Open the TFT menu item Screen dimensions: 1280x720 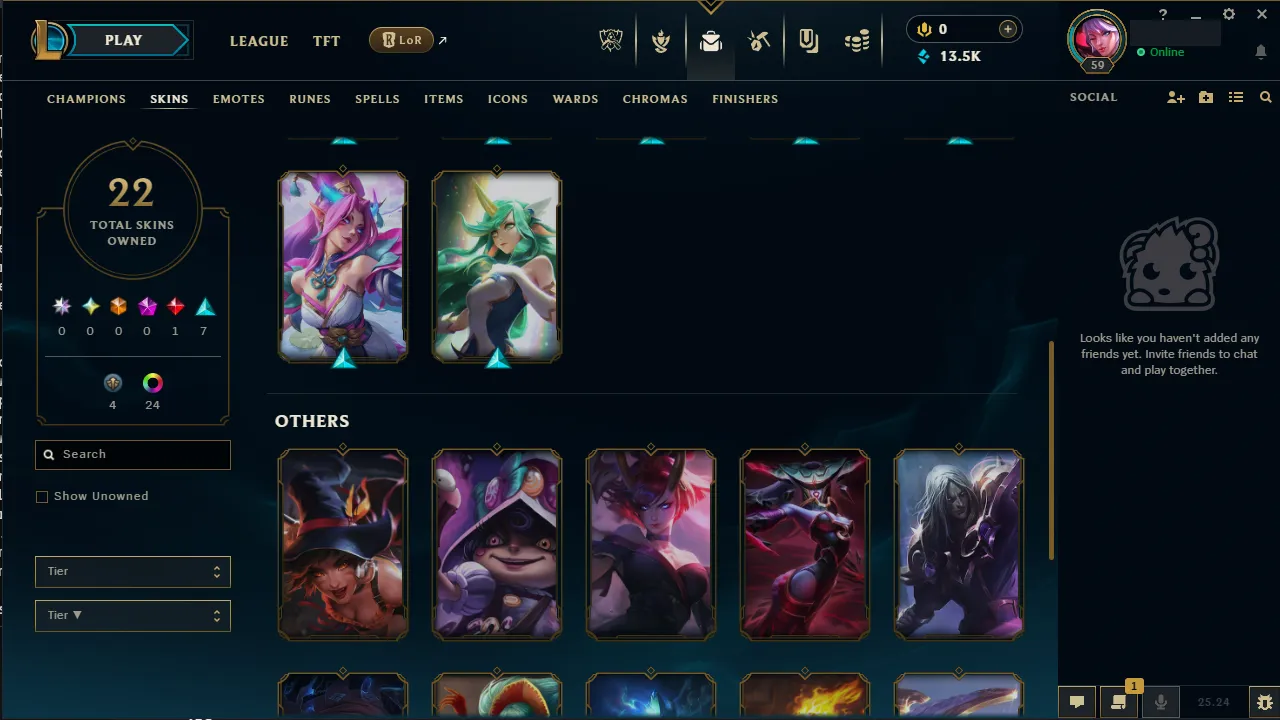click(326, 41)
